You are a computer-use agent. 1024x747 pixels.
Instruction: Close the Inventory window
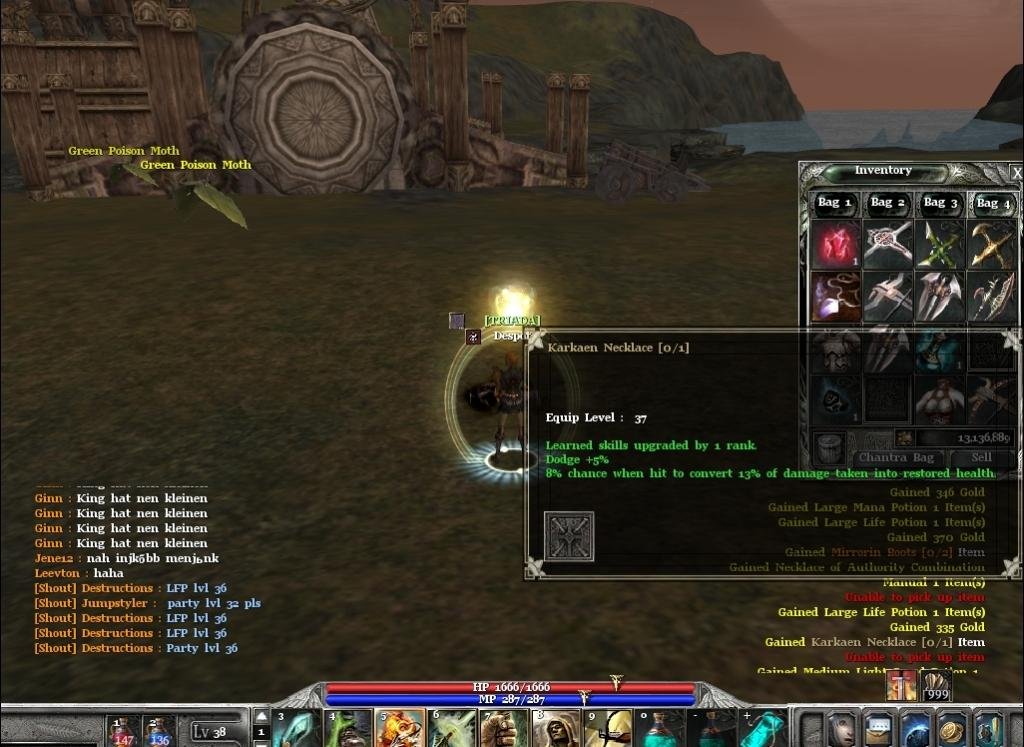point(1016,173)
